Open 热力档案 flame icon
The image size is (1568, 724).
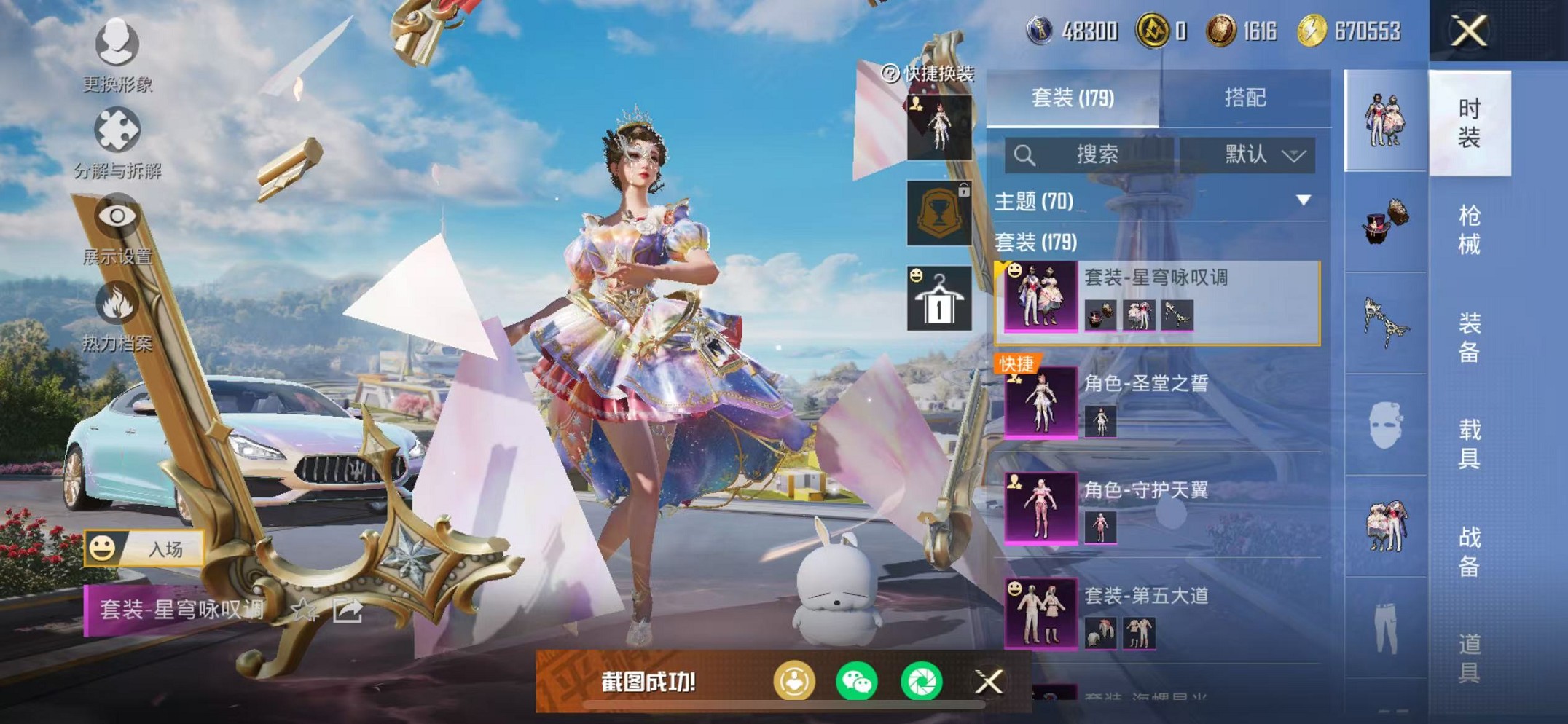pos(117,315)
